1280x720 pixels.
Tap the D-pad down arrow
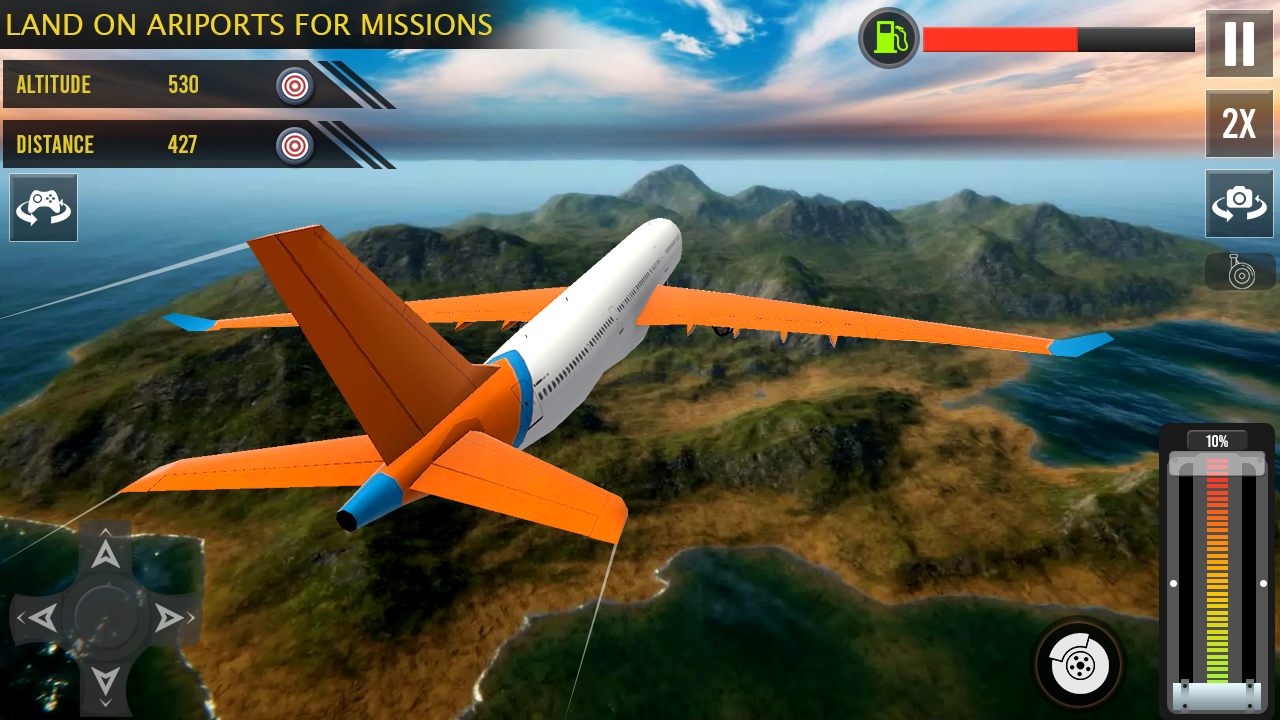(x=105, y=680)
